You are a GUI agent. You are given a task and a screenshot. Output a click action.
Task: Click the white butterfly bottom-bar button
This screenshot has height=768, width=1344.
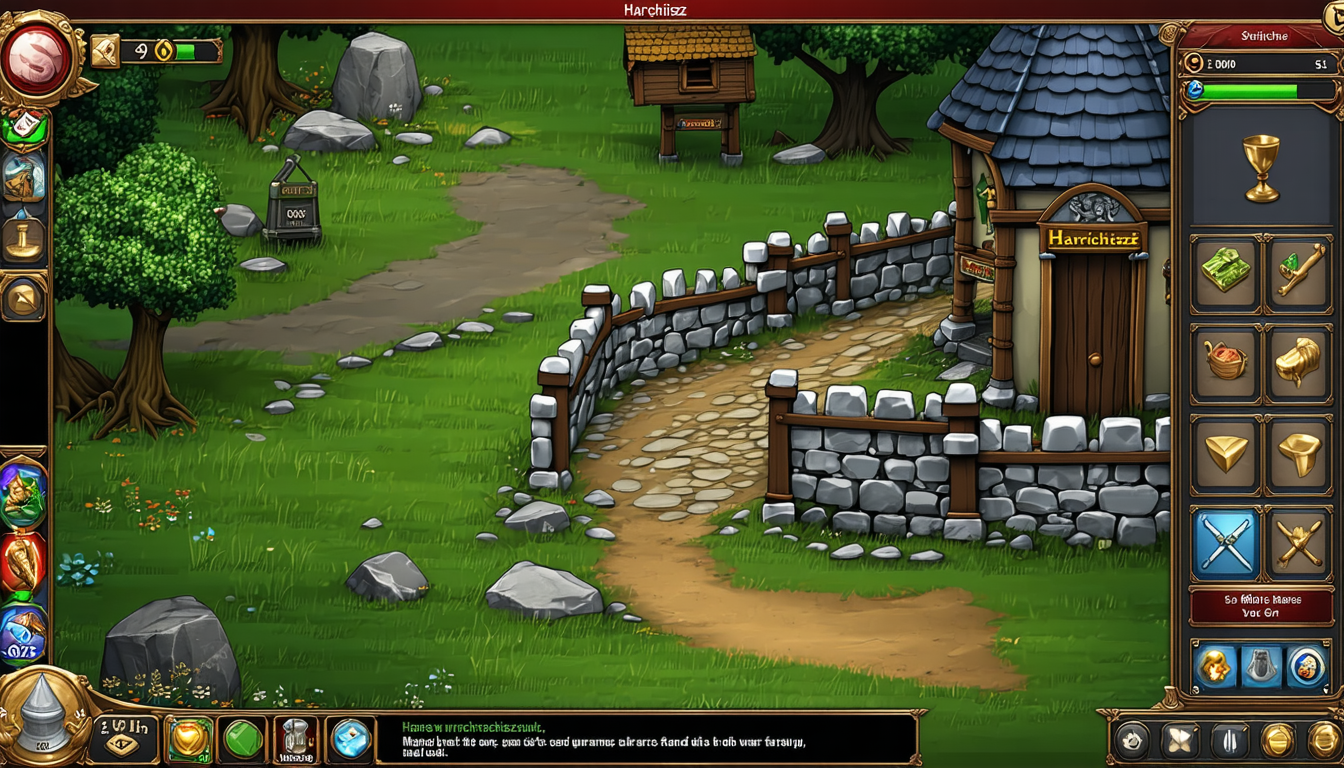pyautogui.click(x=1179, y=741)
